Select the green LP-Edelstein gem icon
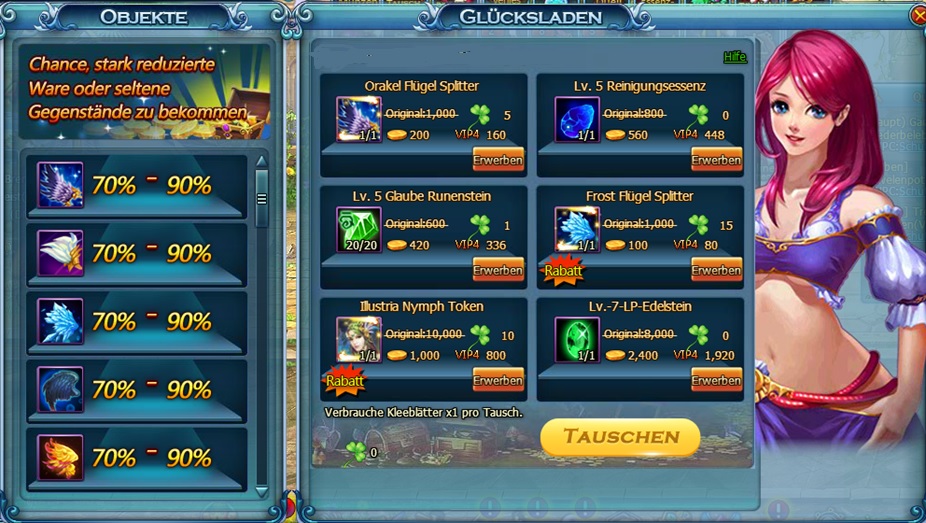The image size is (926, 523). 576,340
